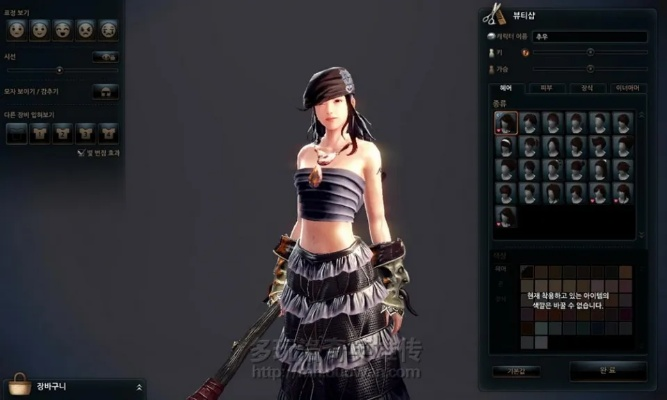Show the angry facial expression
The width and height of the screenshot is (667, 400).
click(86, 29)
